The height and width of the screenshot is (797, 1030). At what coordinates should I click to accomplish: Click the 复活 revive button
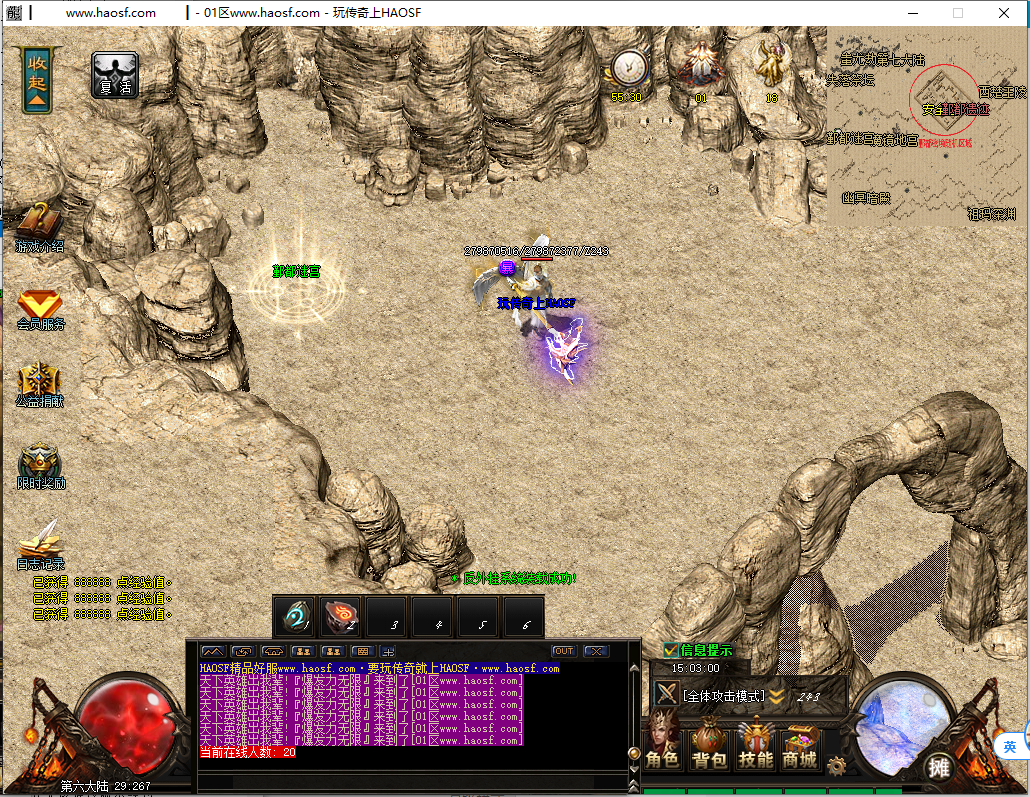(115, 76)
